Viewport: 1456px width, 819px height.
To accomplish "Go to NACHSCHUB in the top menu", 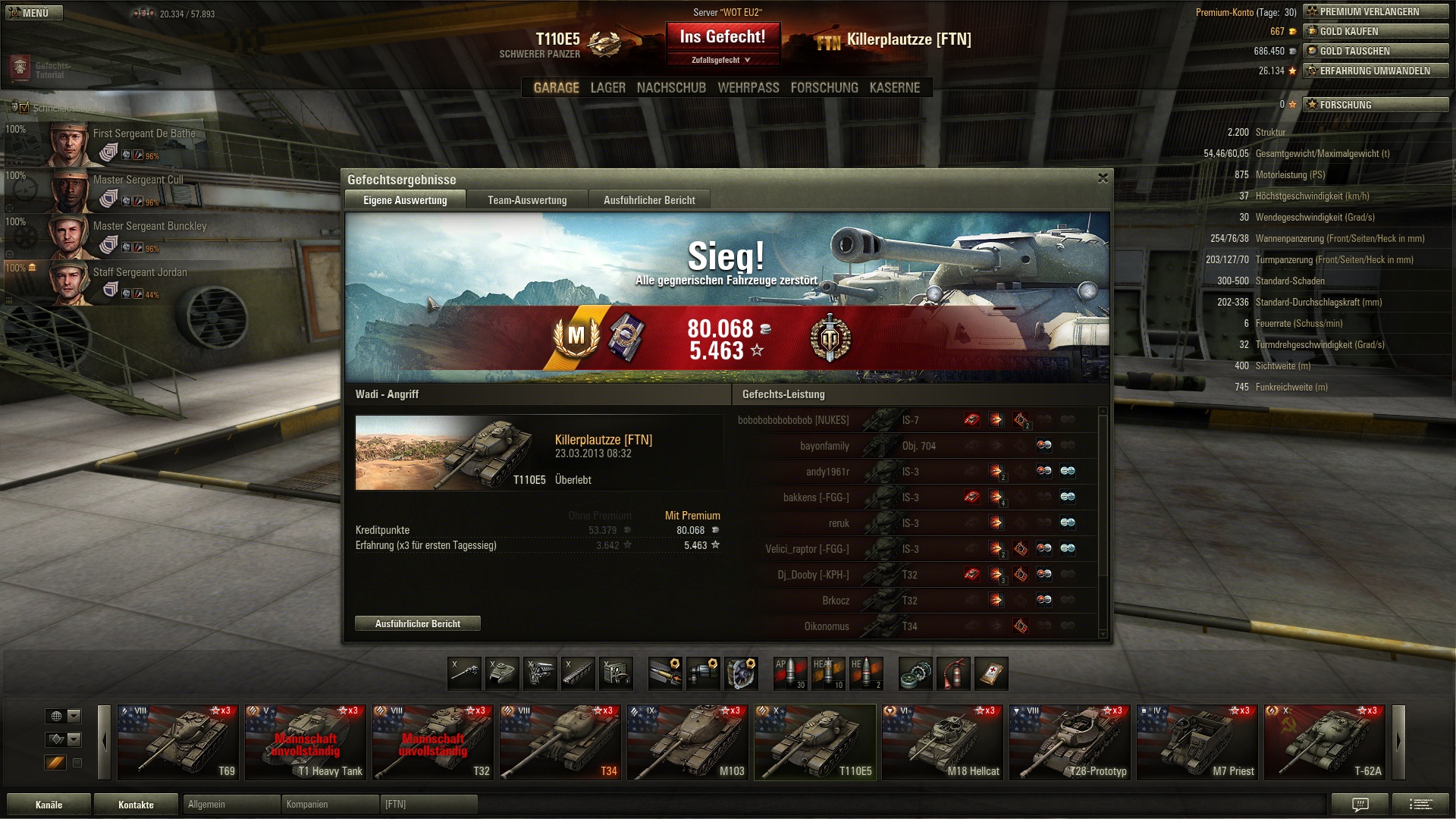I will 671,88.
